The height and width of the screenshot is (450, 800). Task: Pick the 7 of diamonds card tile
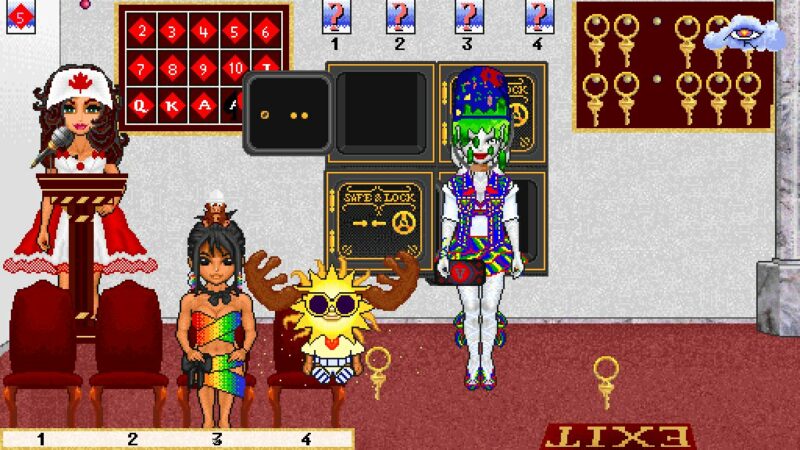click(x=143, y=68)
